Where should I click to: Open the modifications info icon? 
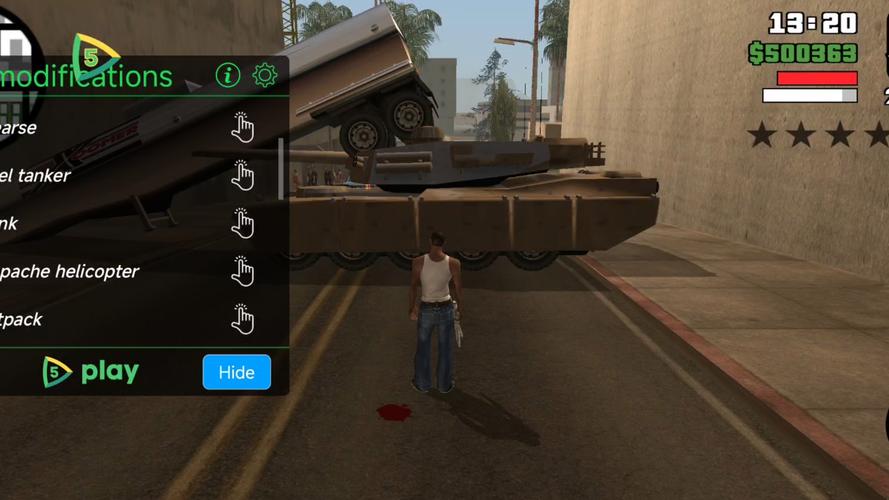coord(228,75)
